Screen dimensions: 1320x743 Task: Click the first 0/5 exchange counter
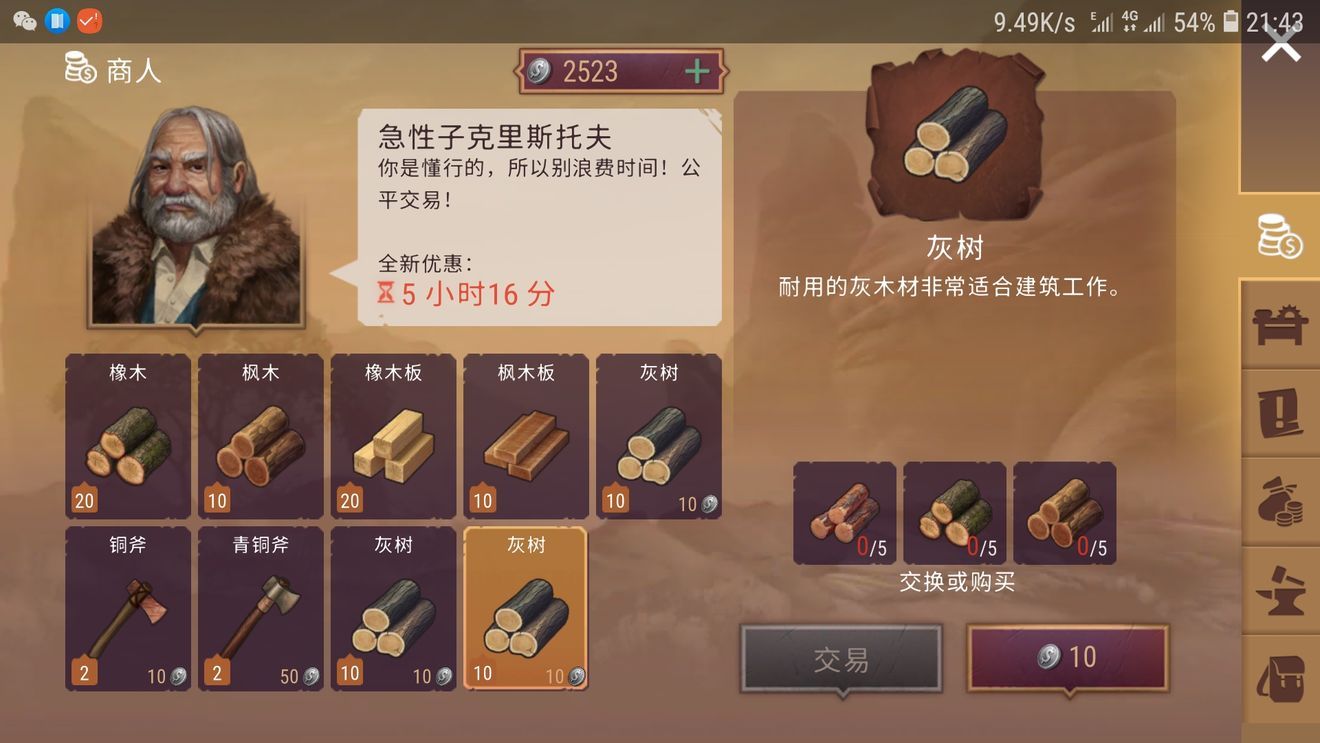[844, 513]
